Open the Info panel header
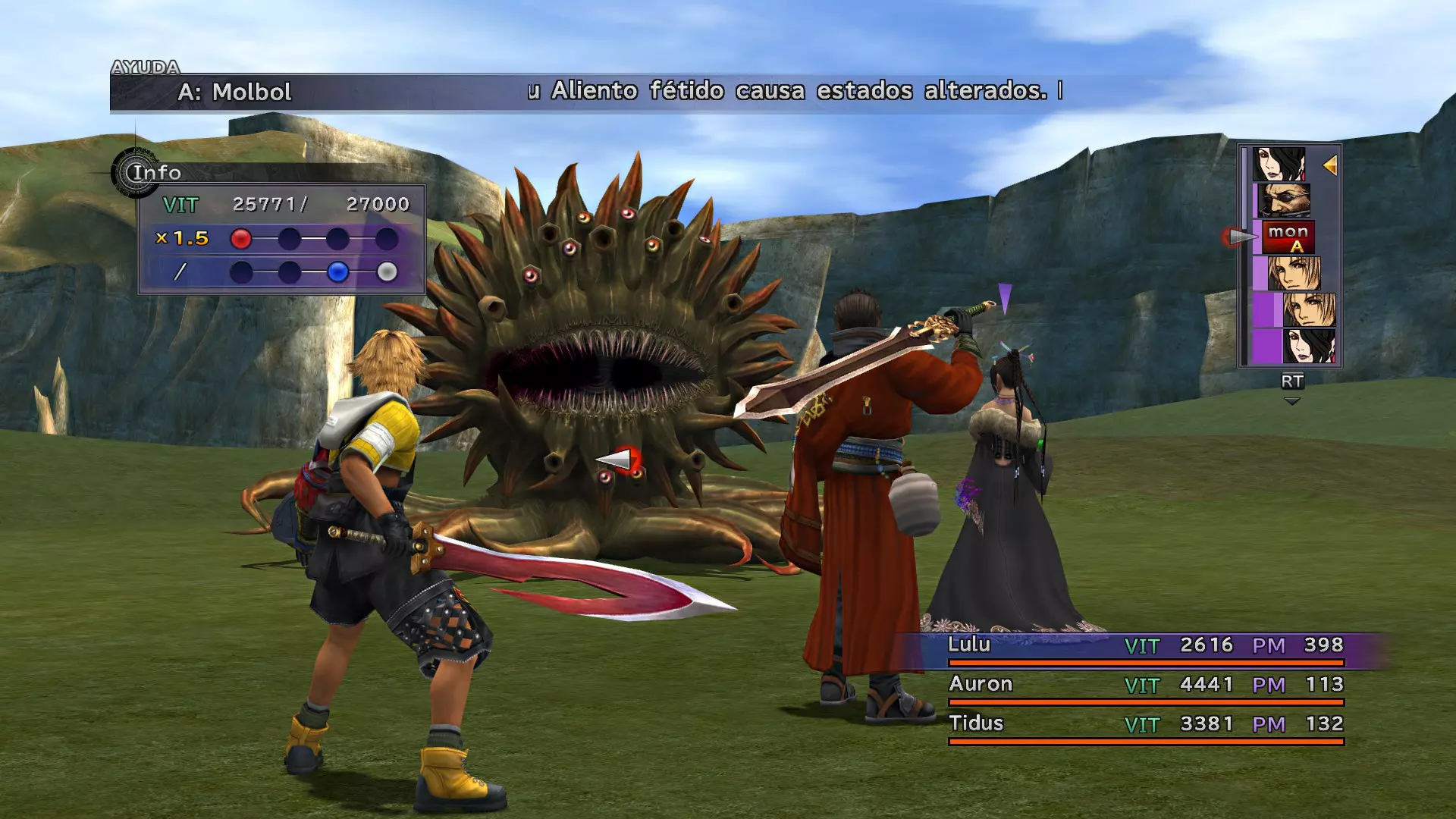 point(156,173)
